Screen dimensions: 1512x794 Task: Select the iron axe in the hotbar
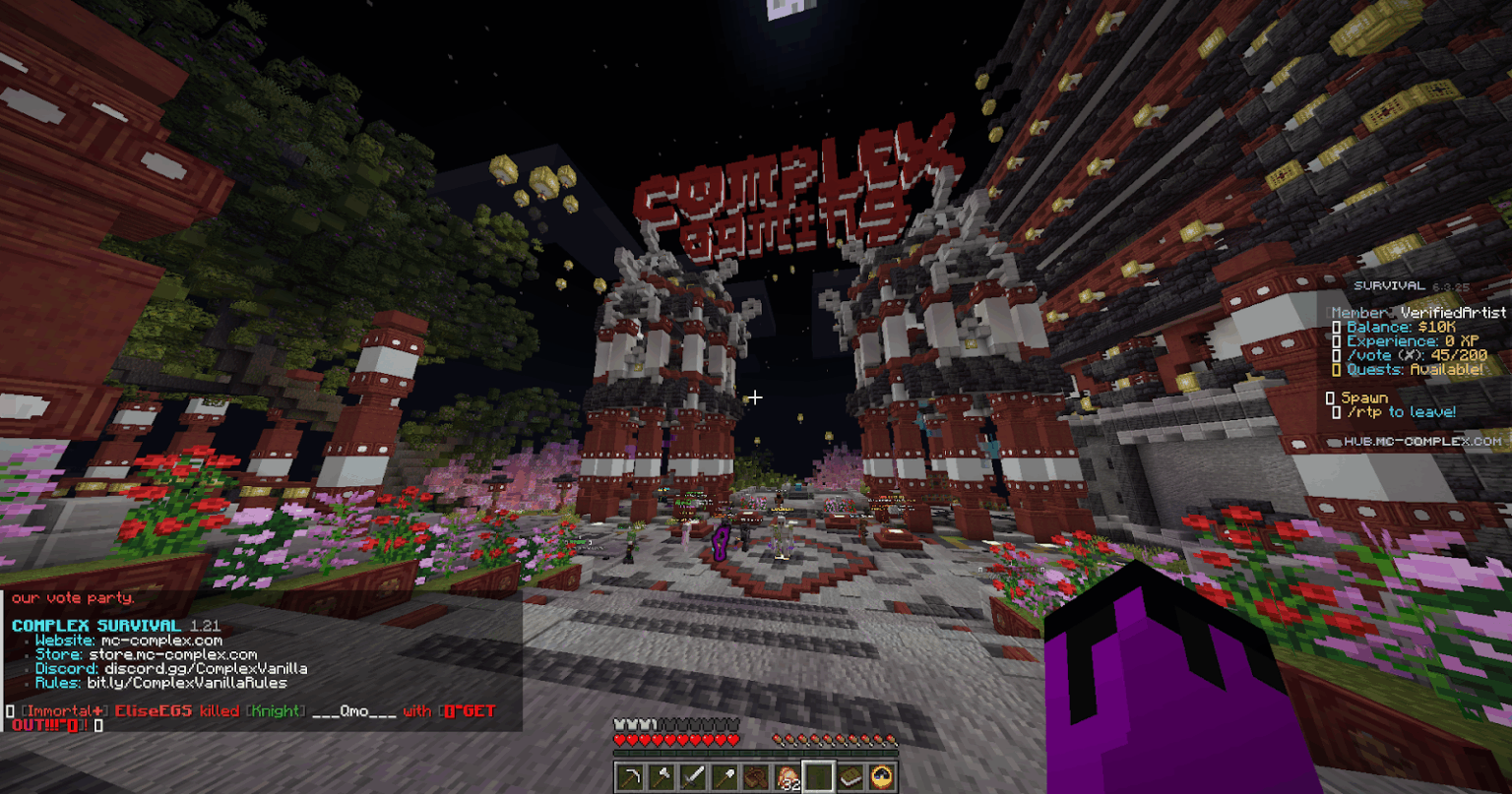(x=661, y=776)
